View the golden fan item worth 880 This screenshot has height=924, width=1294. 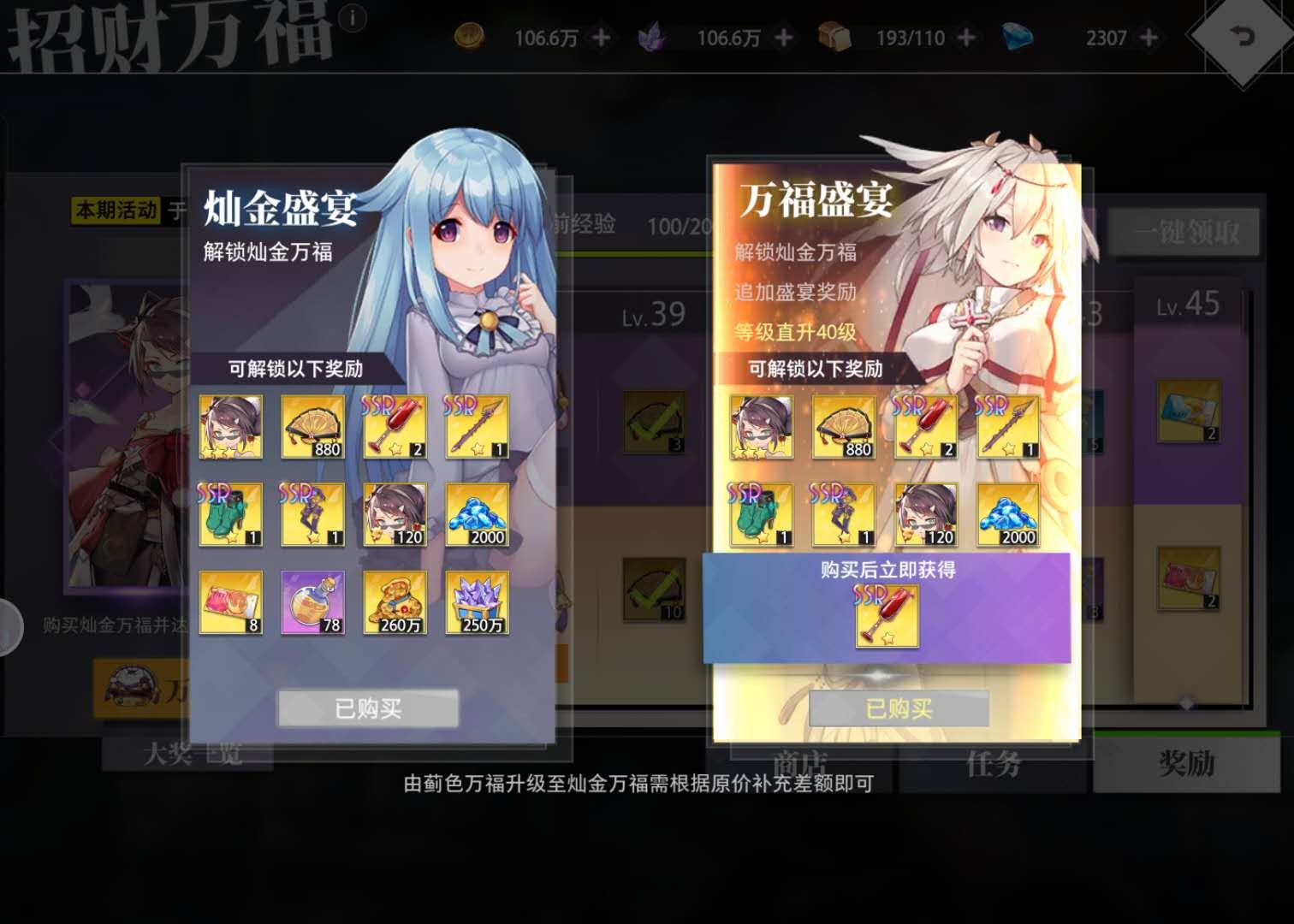coord(312,425)
